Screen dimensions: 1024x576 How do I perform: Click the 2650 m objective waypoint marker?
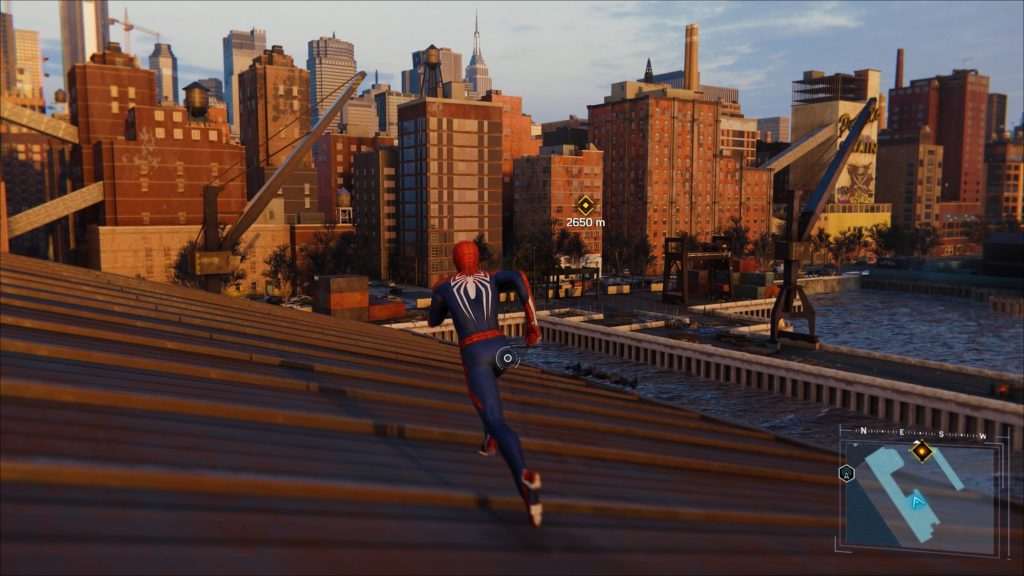coord(585,204)
